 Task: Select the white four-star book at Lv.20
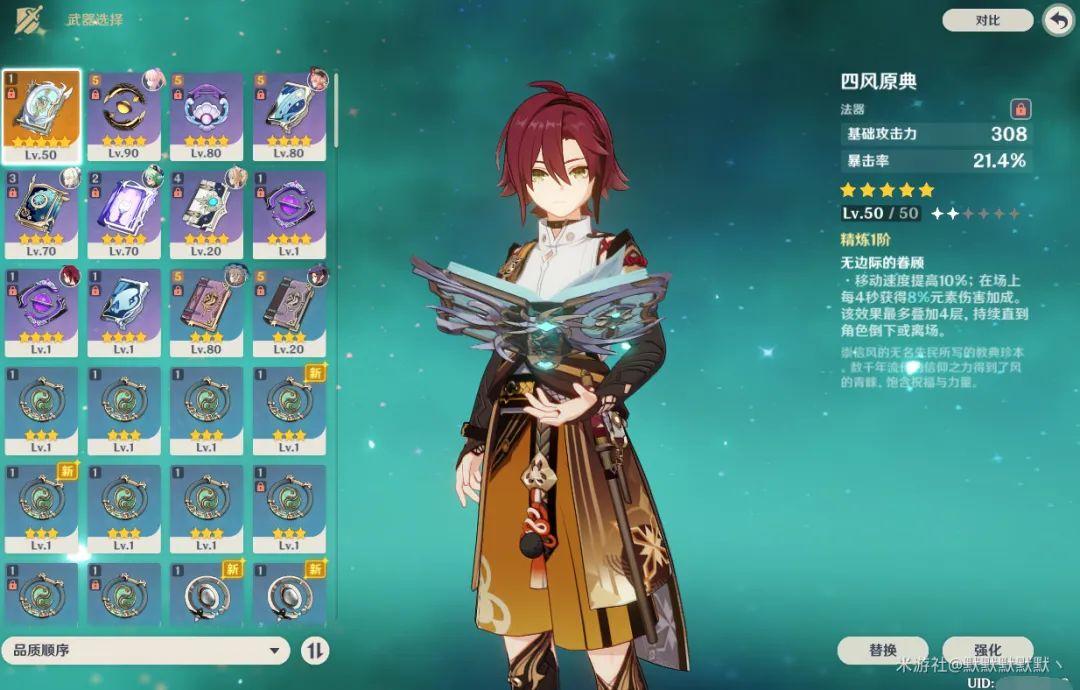(x=207, y=213)
